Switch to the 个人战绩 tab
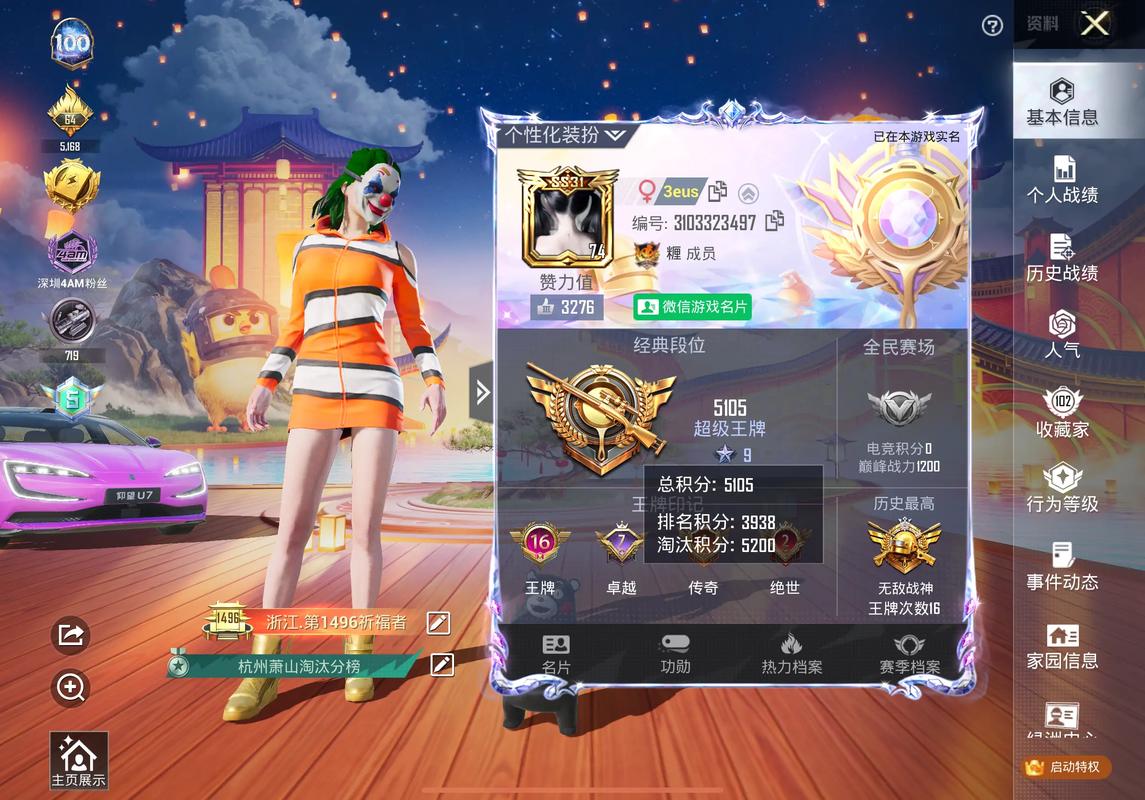 [x=1062, y=180]
